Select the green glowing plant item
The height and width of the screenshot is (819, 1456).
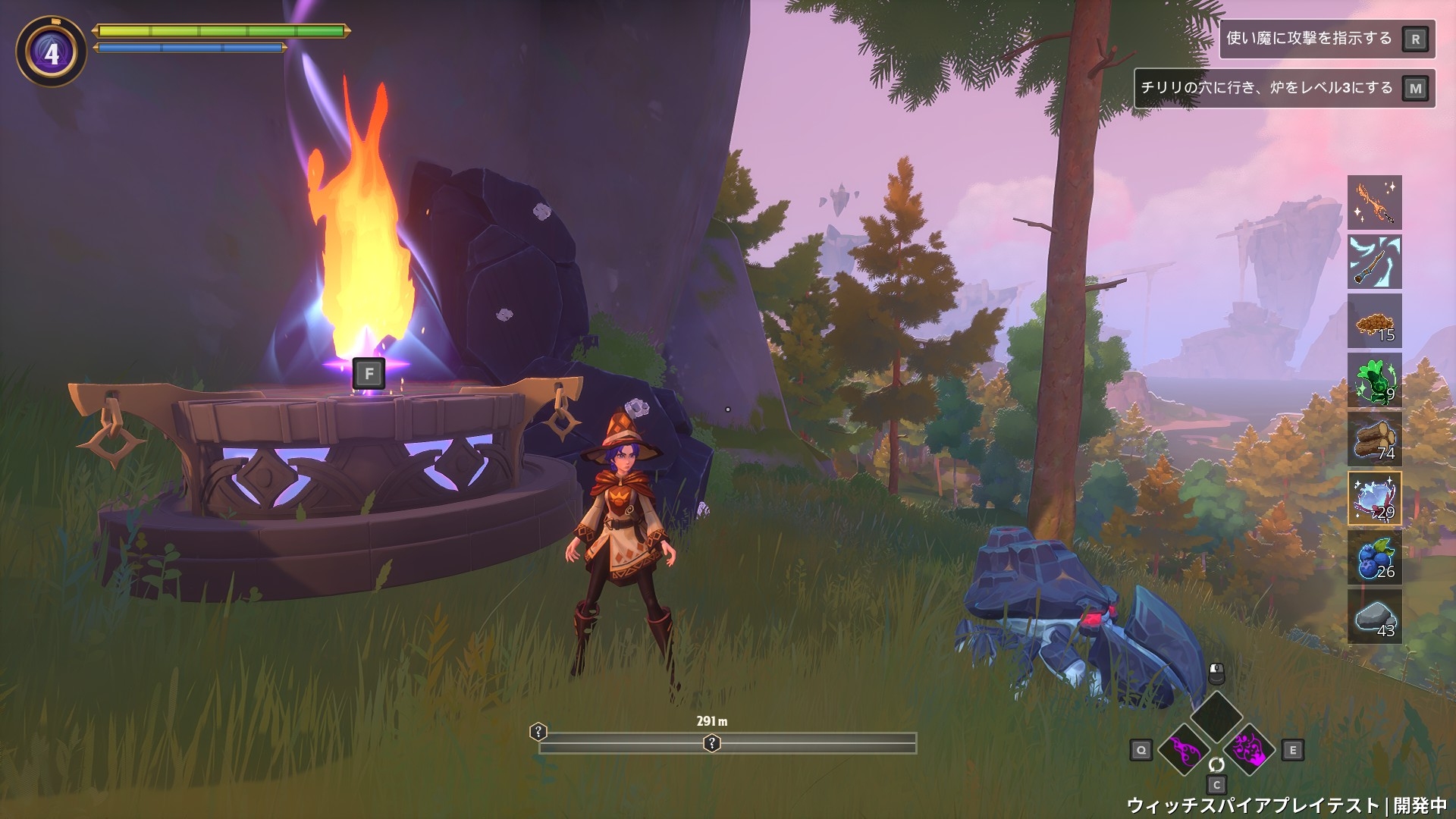(x=1374, y=380)
